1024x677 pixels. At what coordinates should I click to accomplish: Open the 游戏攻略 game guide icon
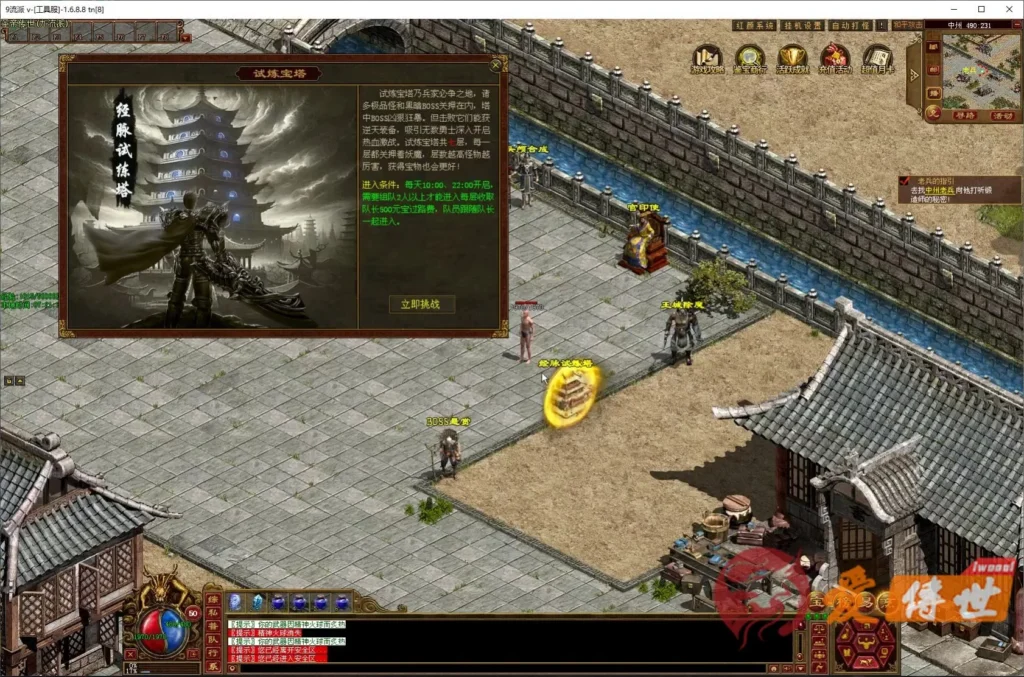coord(707,57)
